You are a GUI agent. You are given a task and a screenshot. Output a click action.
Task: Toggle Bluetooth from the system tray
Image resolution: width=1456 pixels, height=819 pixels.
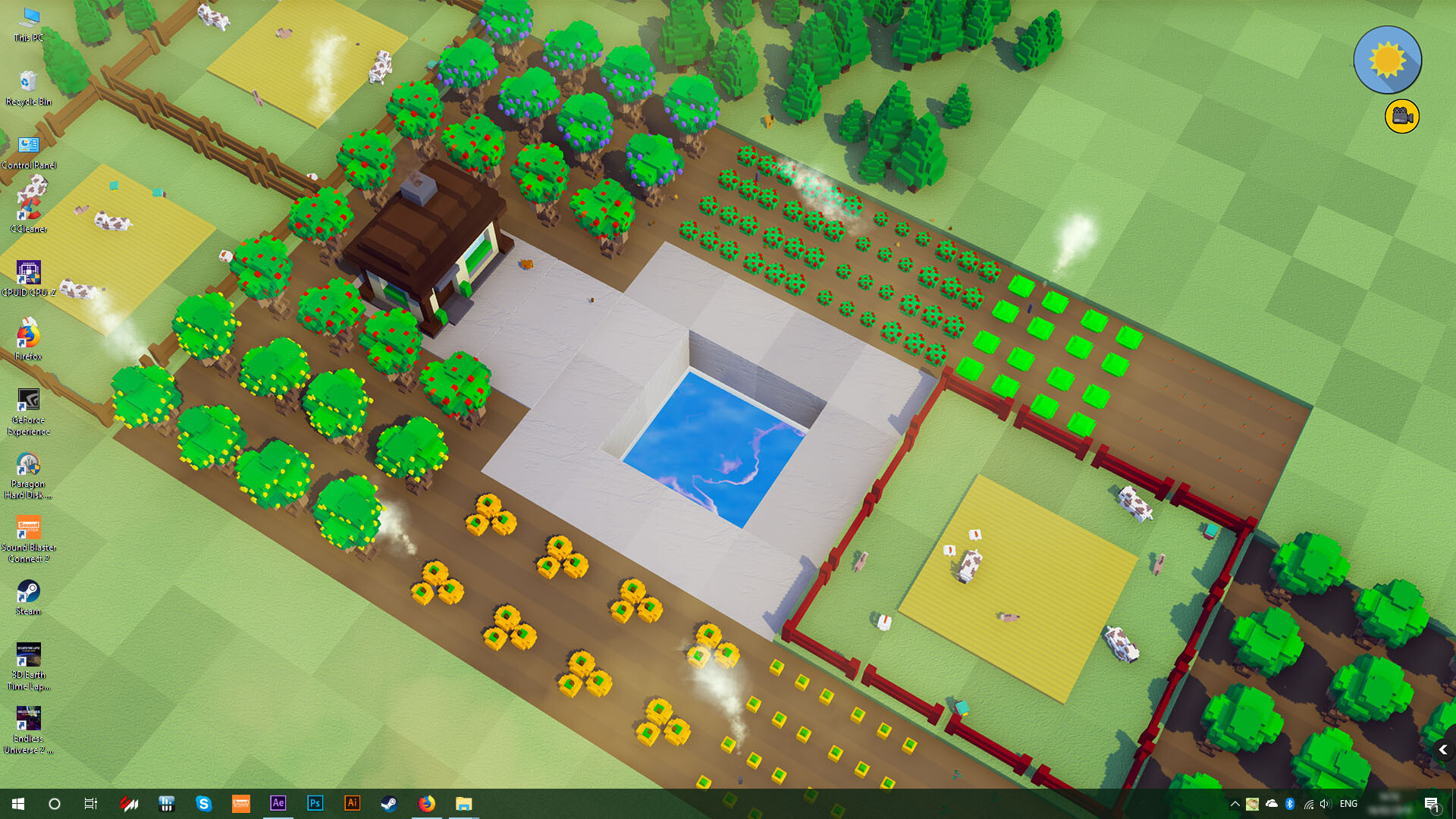click(x=1289, y=804)
